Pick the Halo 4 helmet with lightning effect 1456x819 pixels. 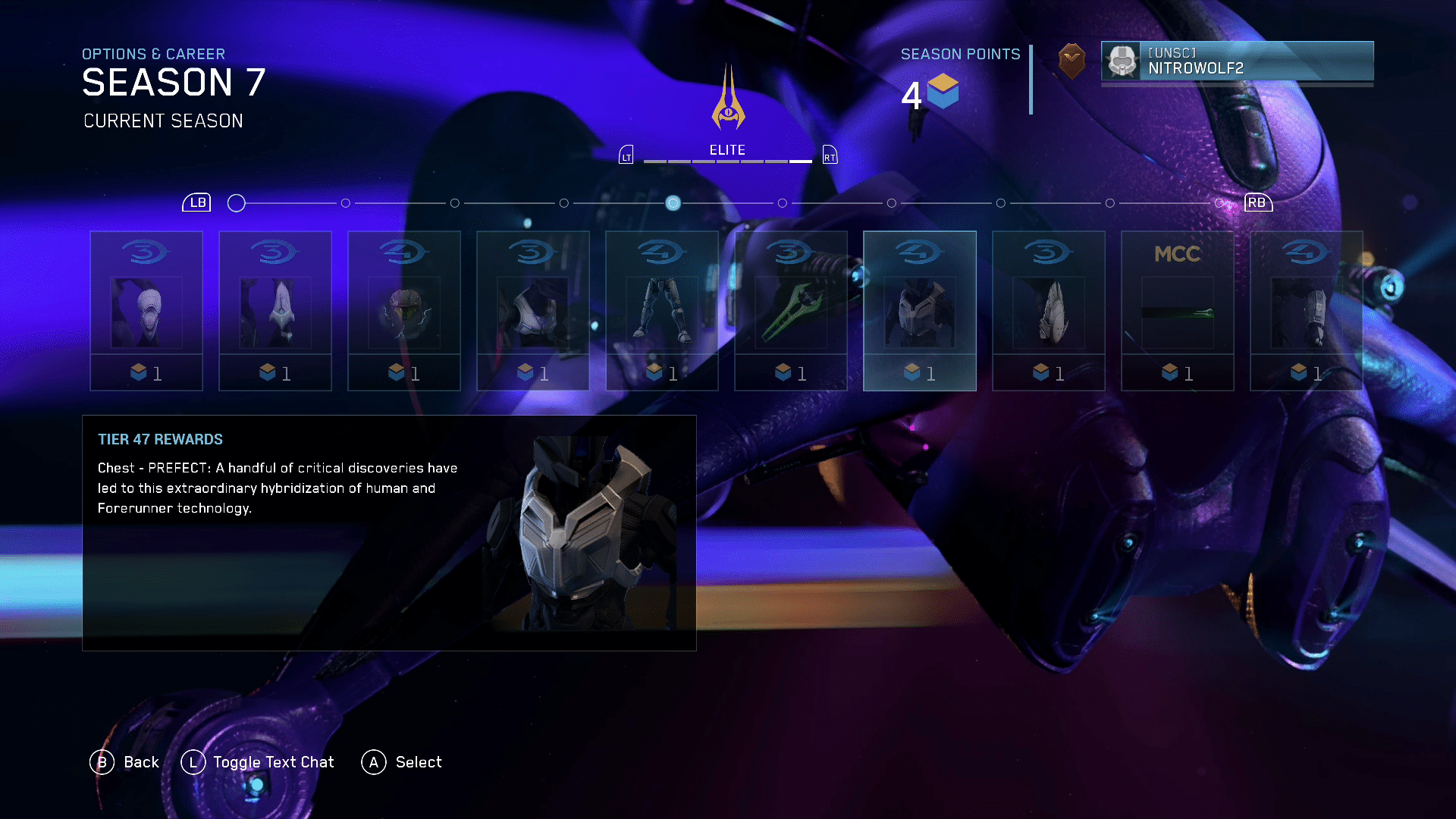[404, 311]
